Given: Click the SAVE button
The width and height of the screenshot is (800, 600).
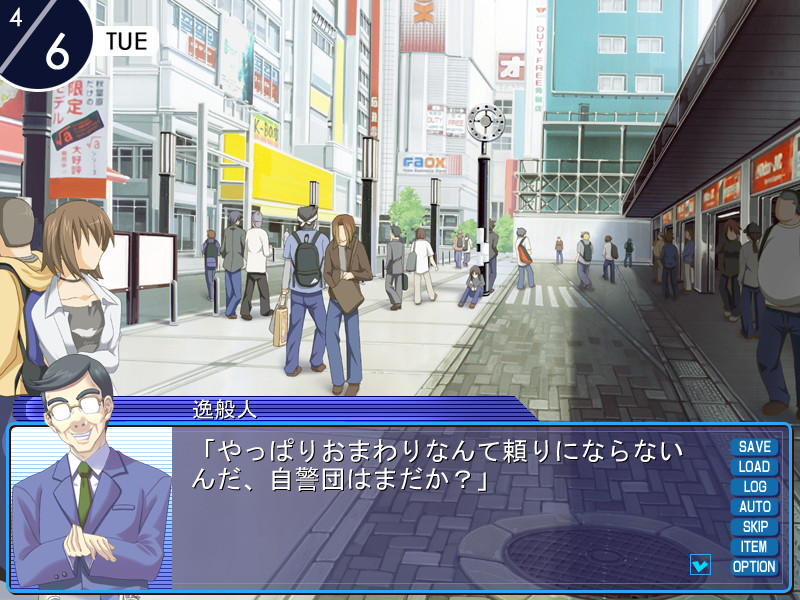Looking at the screenshot, I should click(754, 447).
